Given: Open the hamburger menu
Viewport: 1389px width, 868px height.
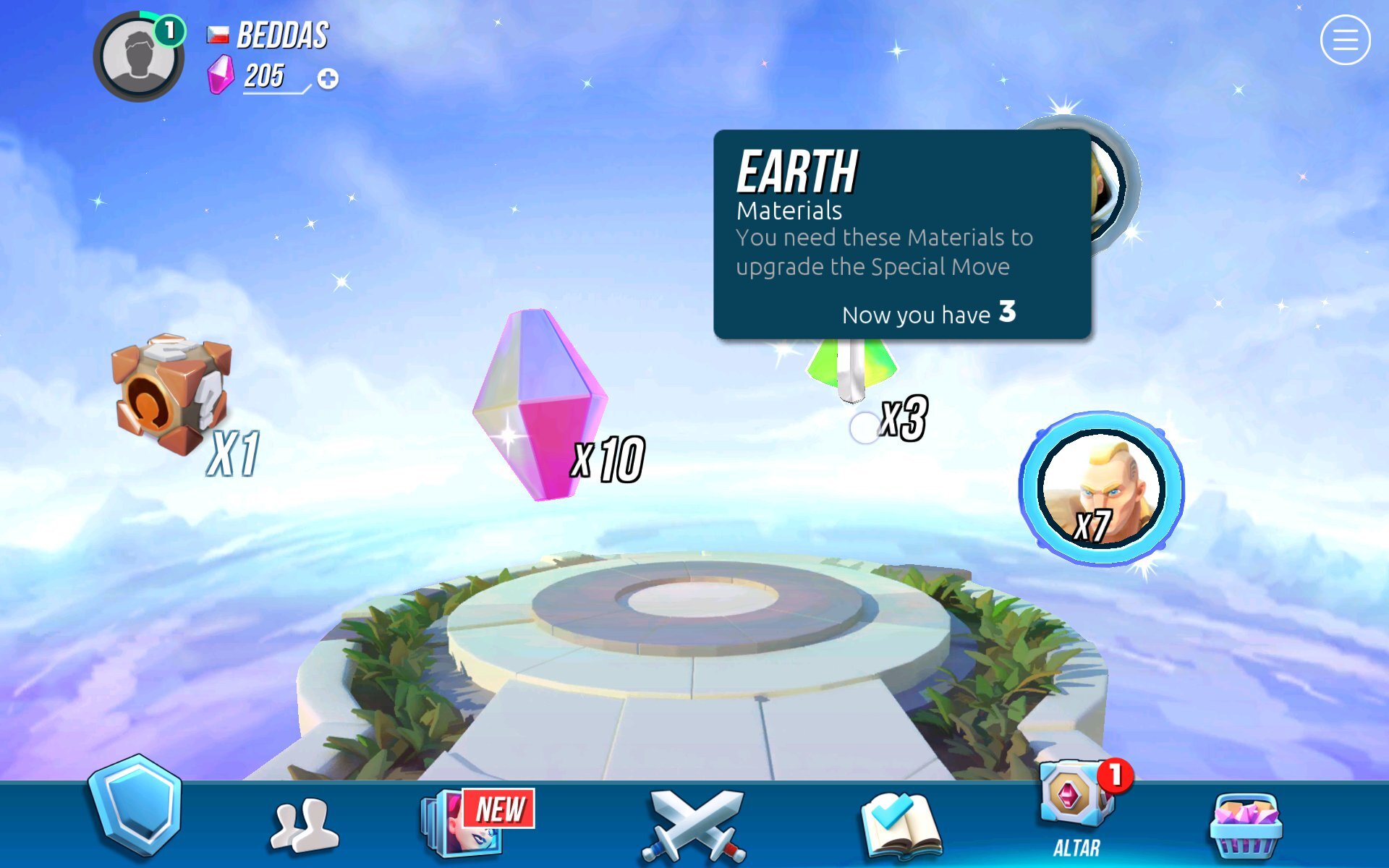Looking at the screenshot, I should [x=1344, y=41].
